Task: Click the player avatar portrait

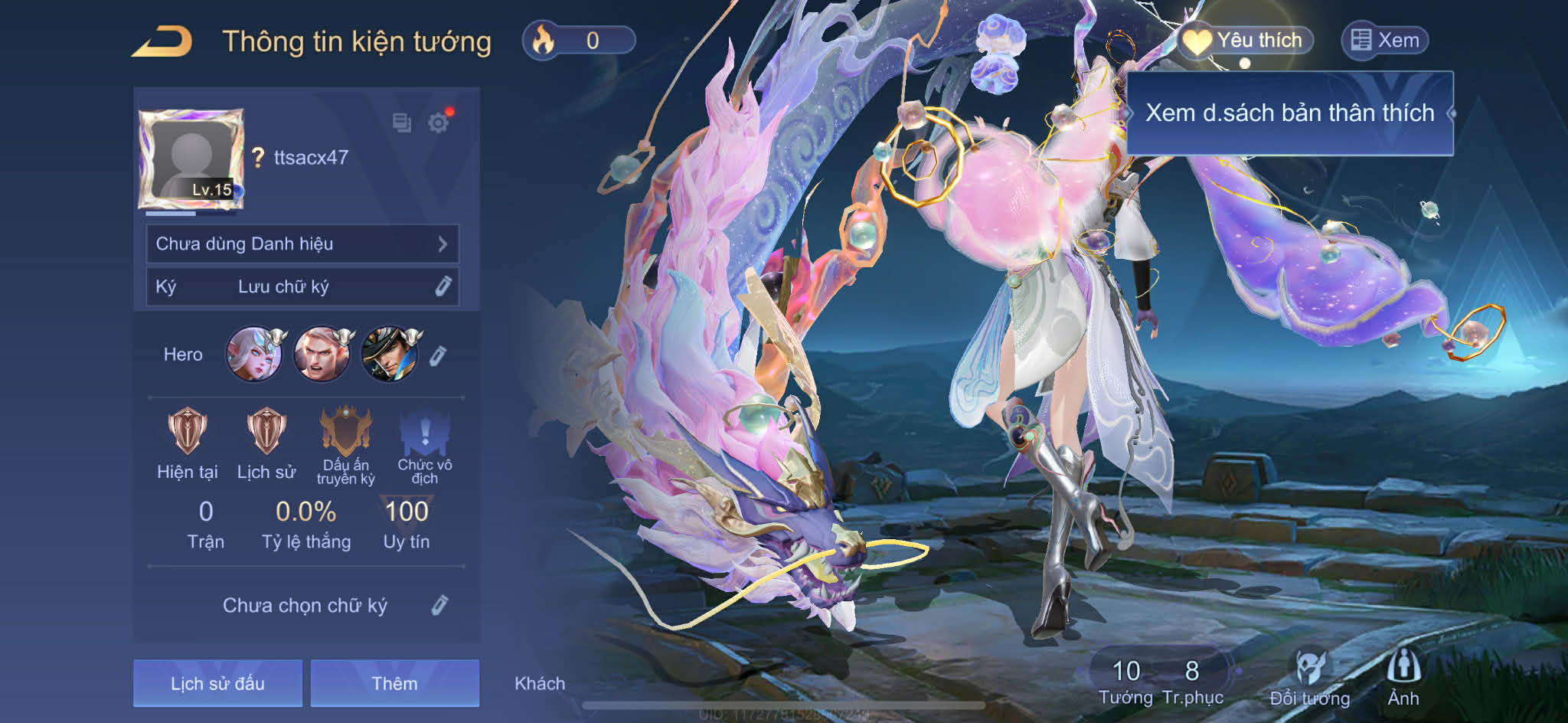Action: [191, 159]
